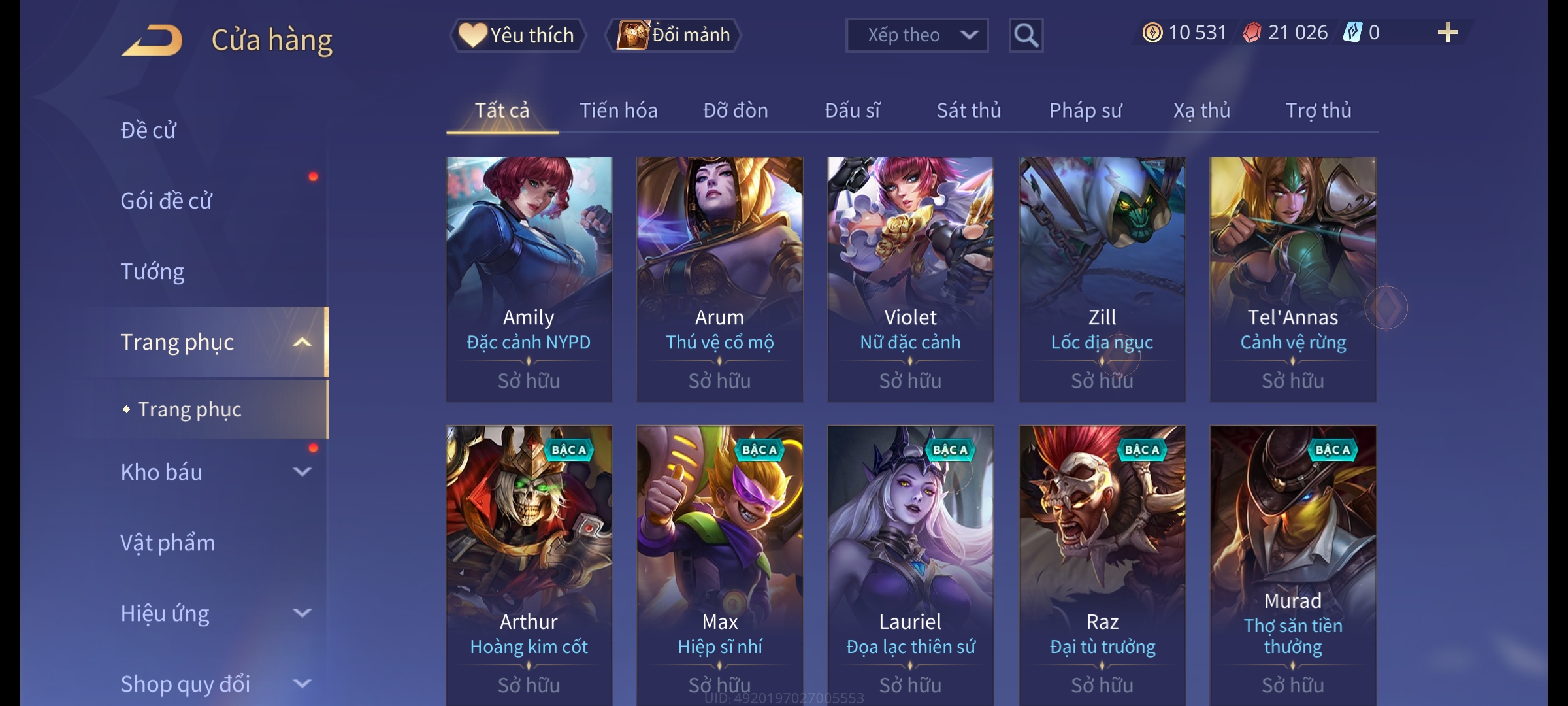Image resolution: width=1568 pixels, height=706 pixels.
Task: Open Đổi mảnh fragment exchange
Action: pos(674,35)
